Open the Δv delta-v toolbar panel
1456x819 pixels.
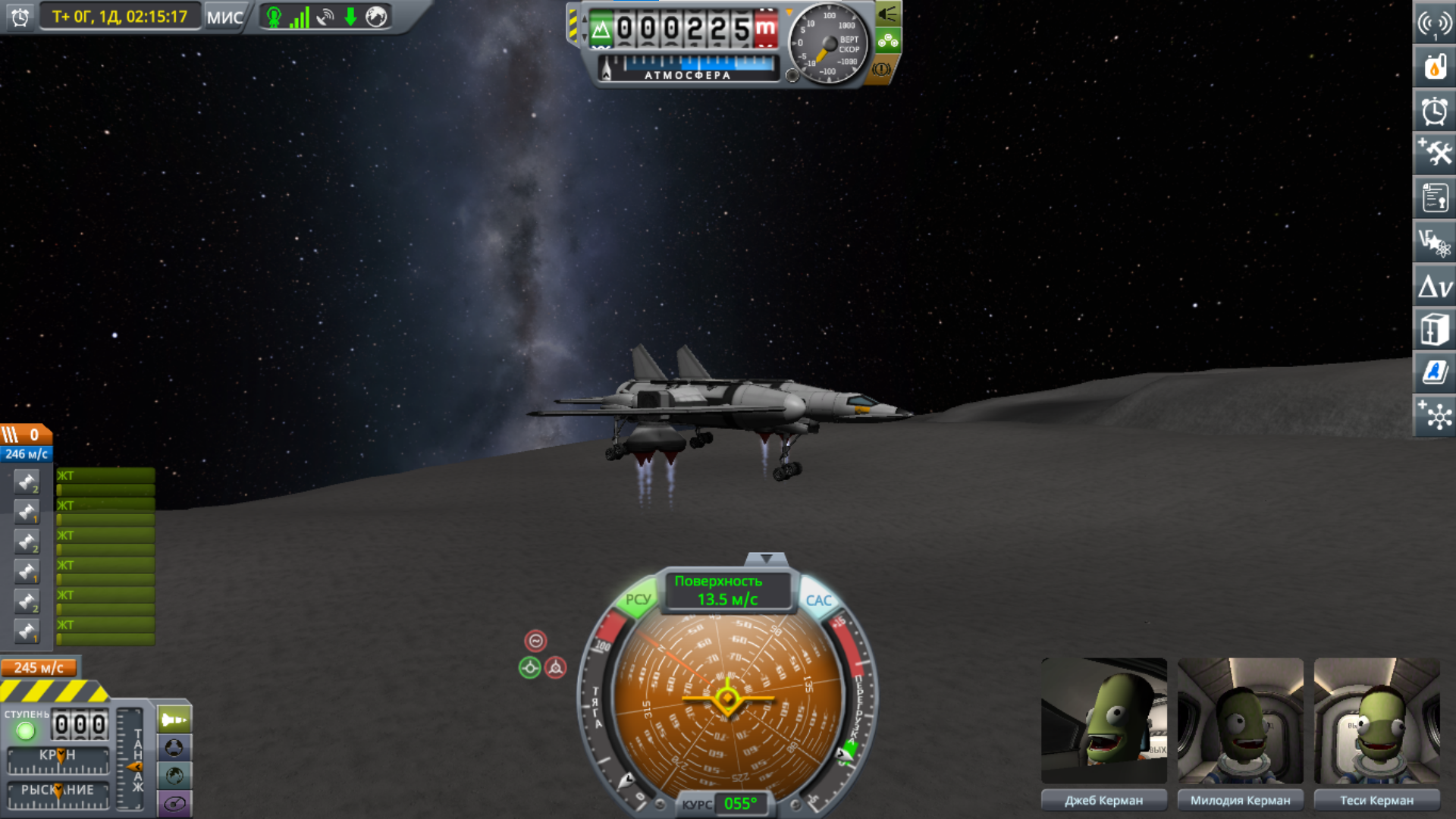click(1434, 287)
